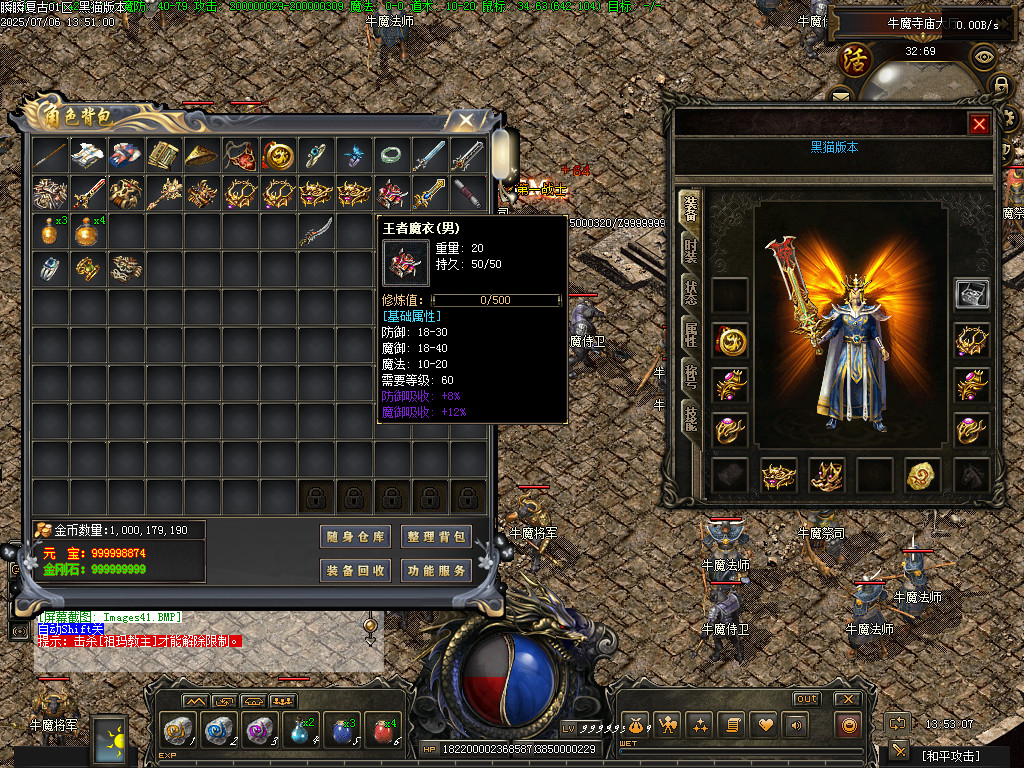Select the jade bracelet in the backpack
Screen dimensions: 1024x768
click(x=390, y=155)
